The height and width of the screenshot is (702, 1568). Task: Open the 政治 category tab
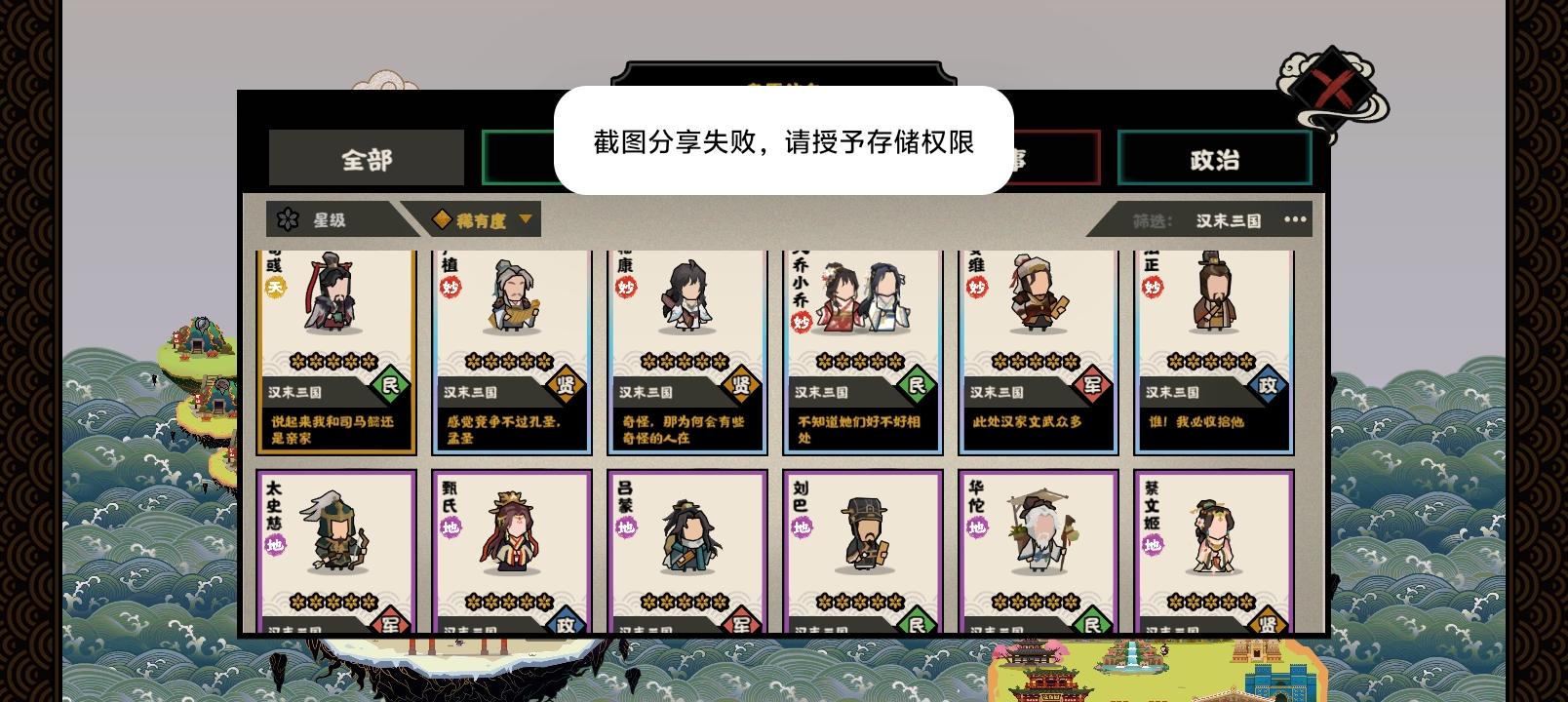coord(1214,160)
